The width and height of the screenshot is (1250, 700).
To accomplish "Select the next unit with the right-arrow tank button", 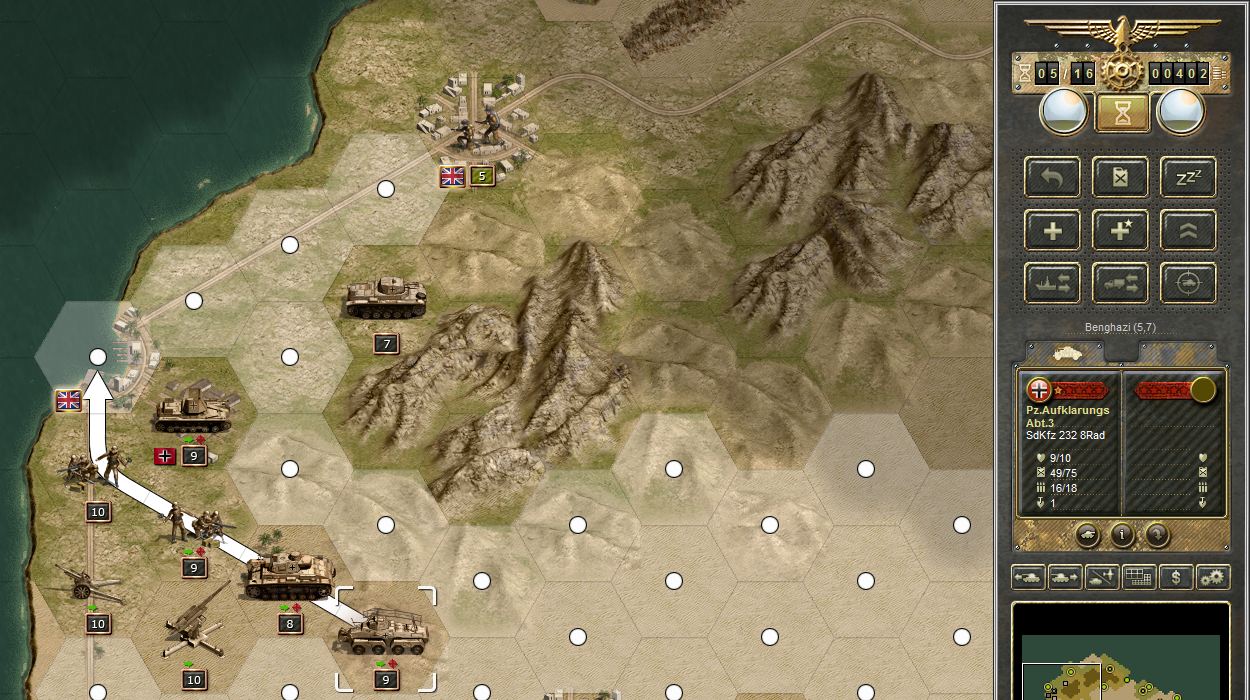I will (x=1064, y=577).
